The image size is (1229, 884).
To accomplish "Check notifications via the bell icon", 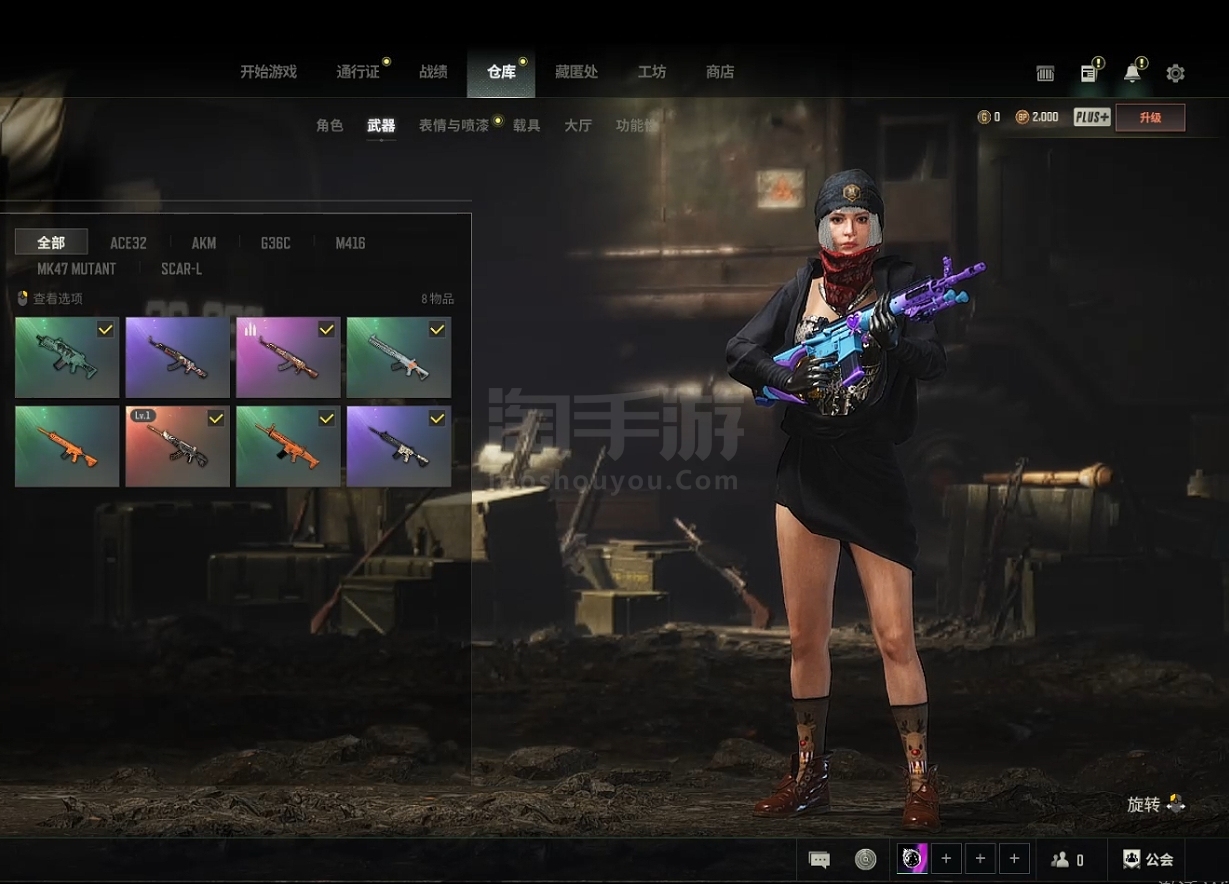I will [1132, 73].
